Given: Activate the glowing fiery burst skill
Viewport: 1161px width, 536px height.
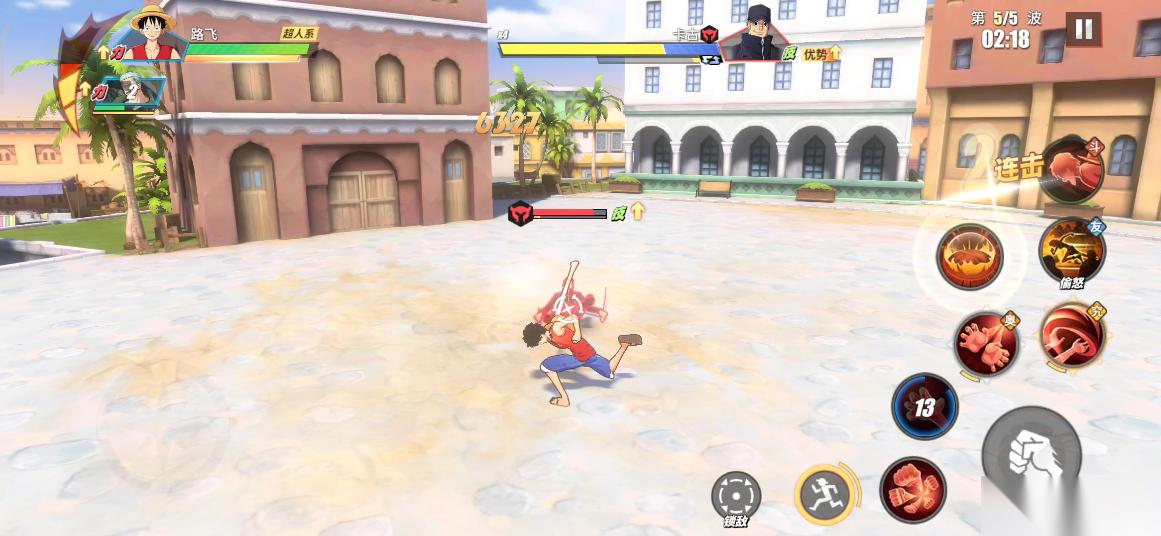Looking at the screenshot, I should click(x=969, y=256).
